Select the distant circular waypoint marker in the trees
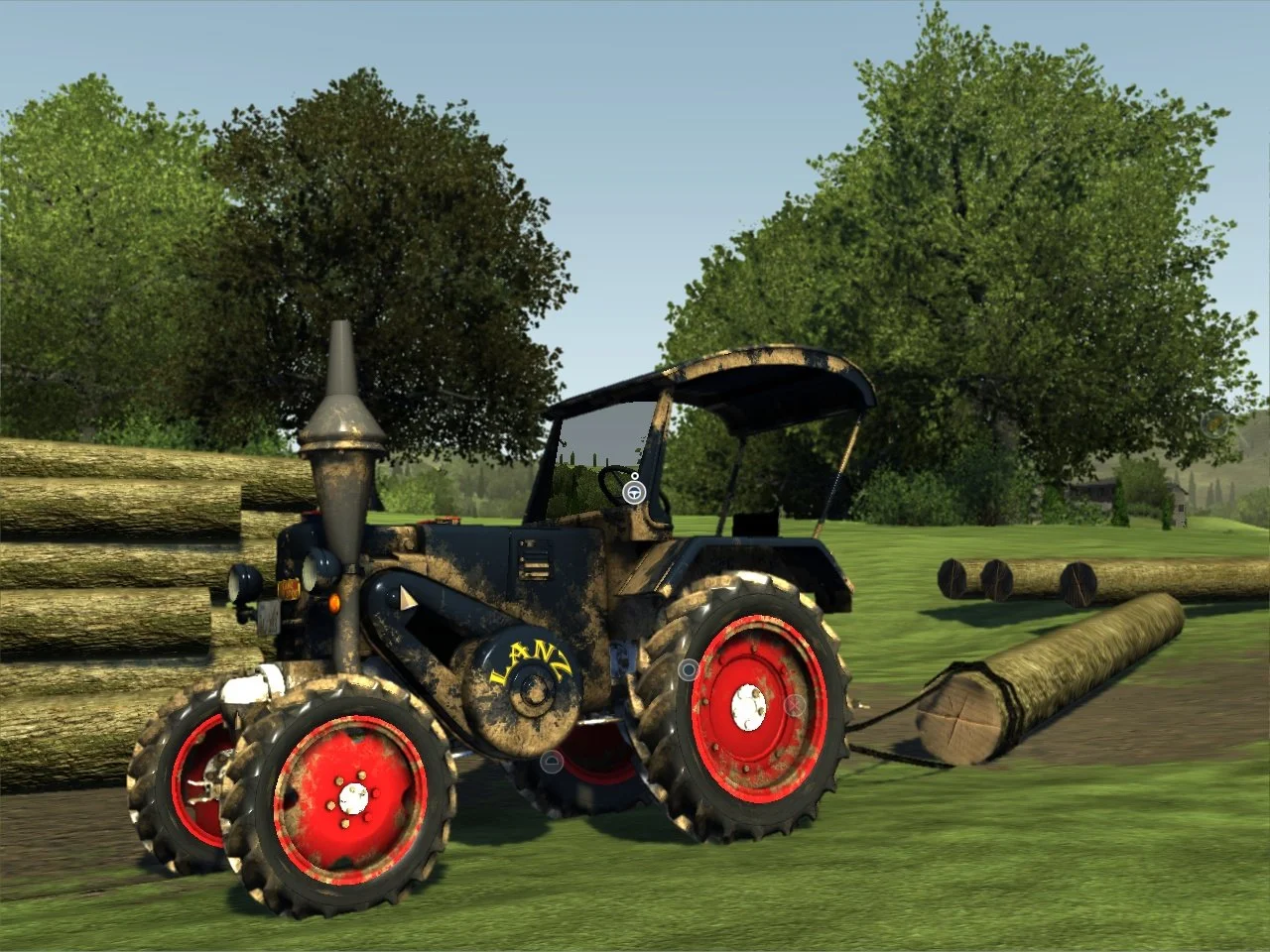Image resolution: width=1270 pixels, height=952 pixels. (1214, 423)
